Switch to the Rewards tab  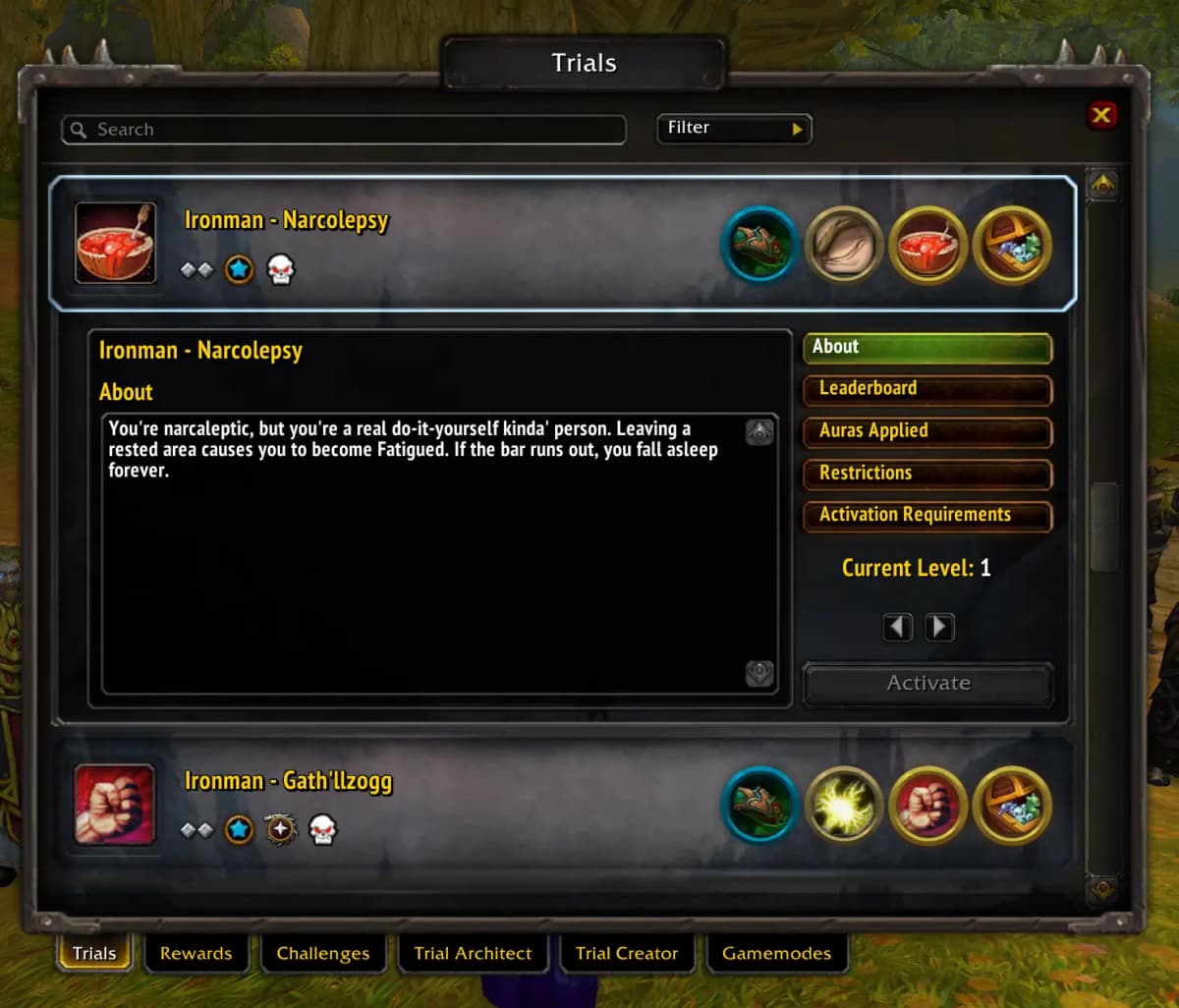pos(196,953)
